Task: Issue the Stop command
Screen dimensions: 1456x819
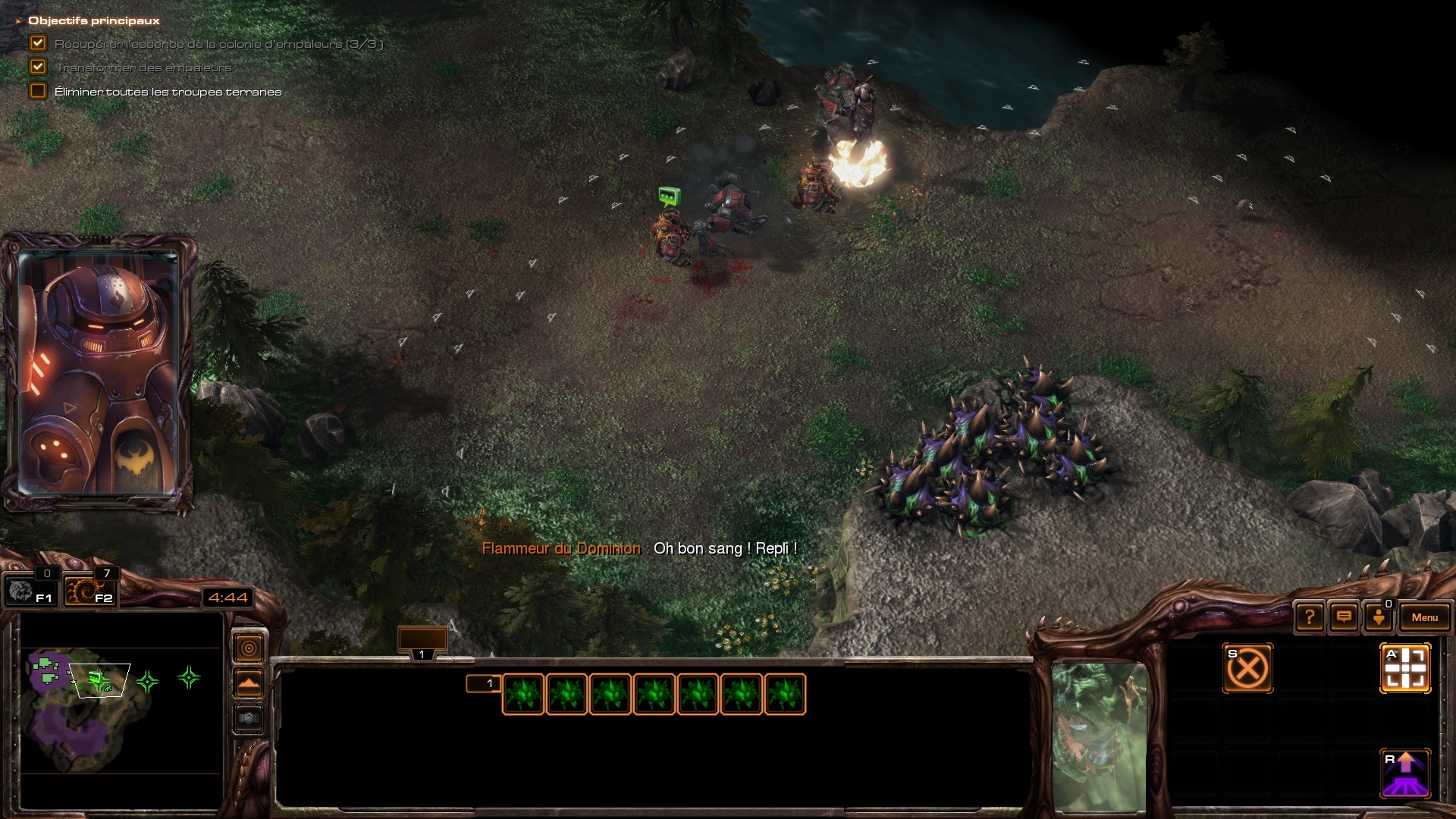Action: coord(1247,668)
